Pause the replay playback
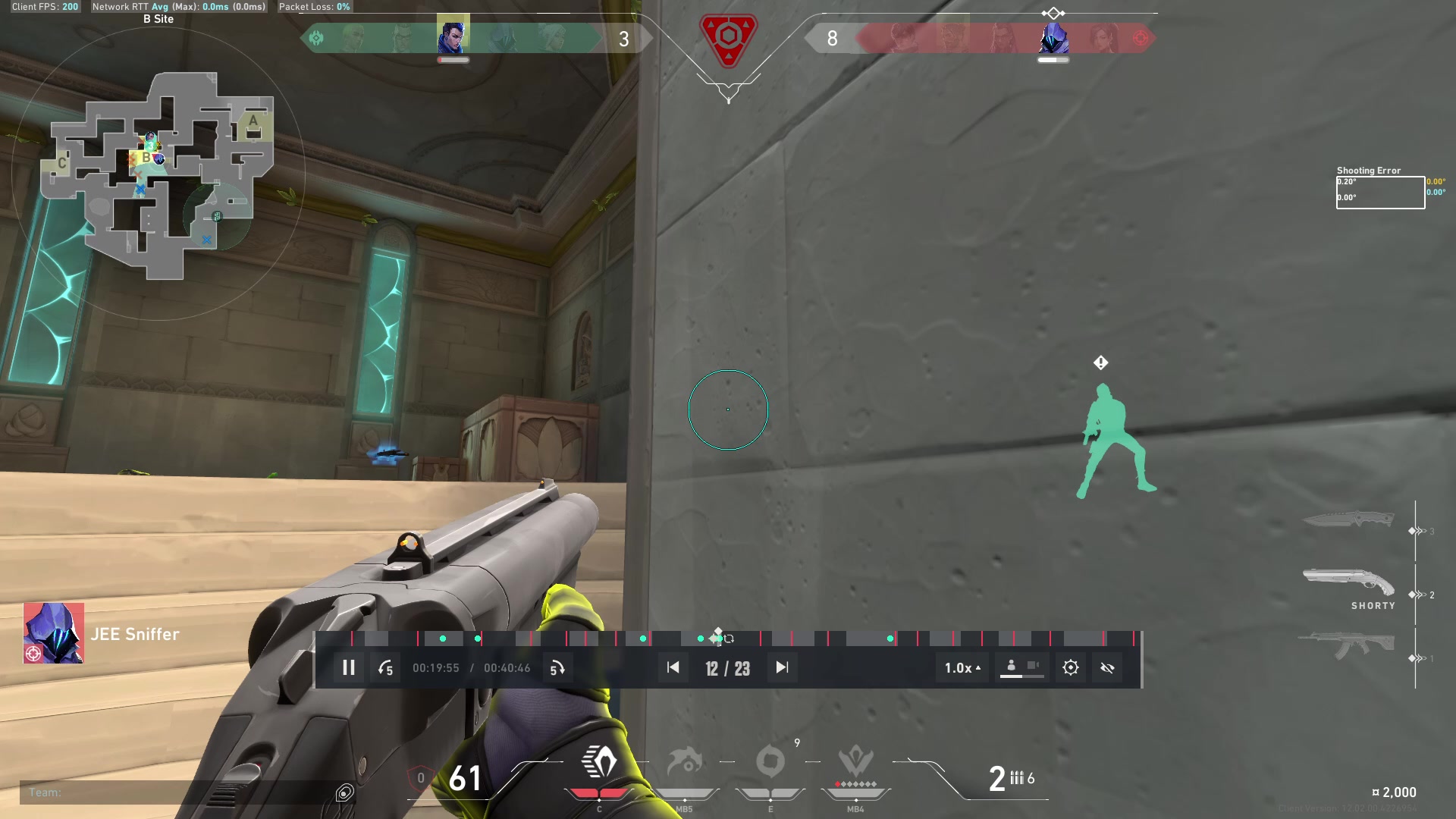The width and height of the screenshot is (1456, 819). pos(348,668)
